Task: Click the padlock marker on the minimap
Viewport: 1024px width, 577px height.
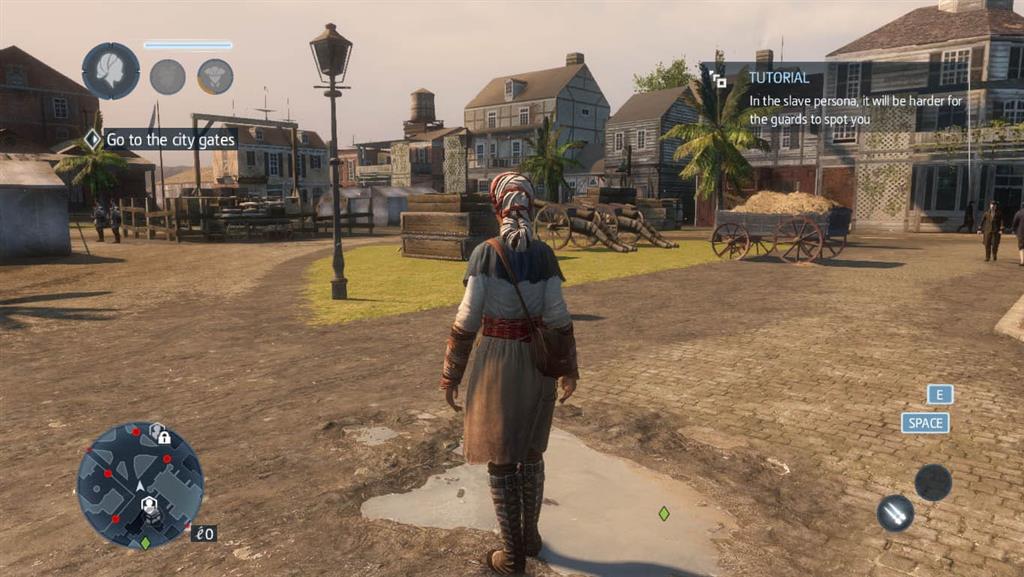Action: (x=159, y=435)
